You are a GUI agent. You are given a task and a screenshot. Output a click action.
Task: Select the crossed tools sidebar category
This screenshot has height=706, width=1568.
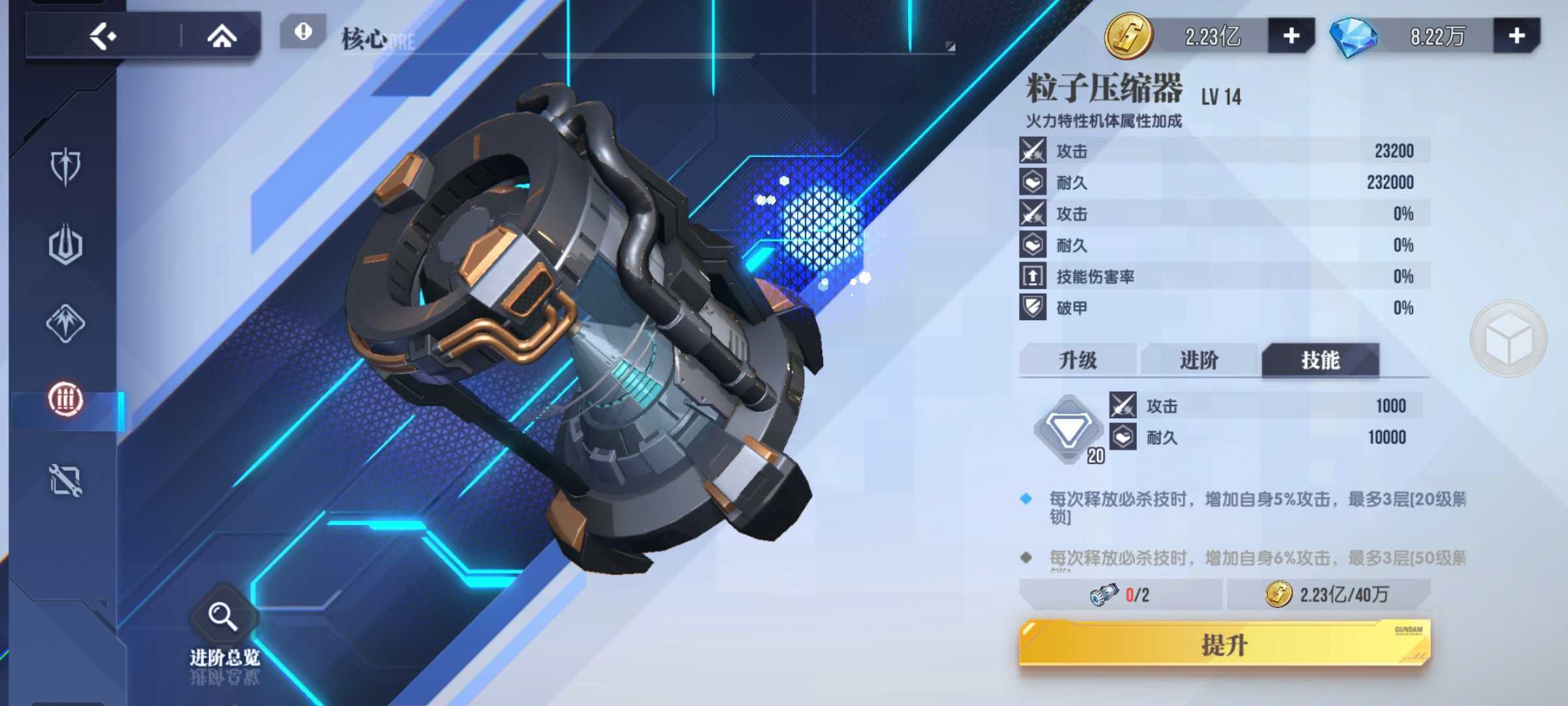pyautogui.click(x=65, y=480)
